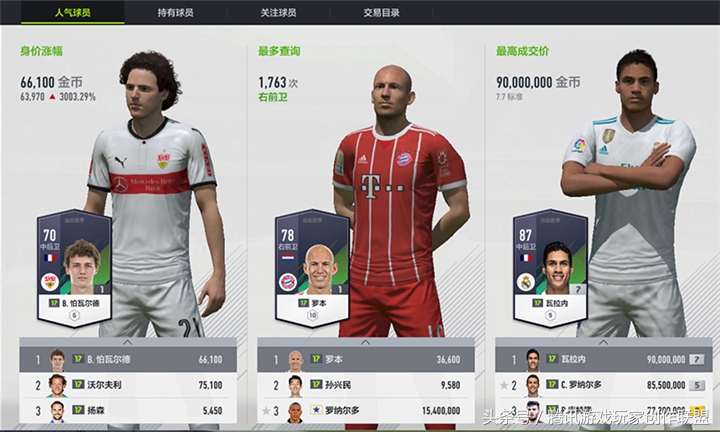720x432 pixels.
Task: Open the 孙兴民 list row
Action: click(x=366, y=384)
